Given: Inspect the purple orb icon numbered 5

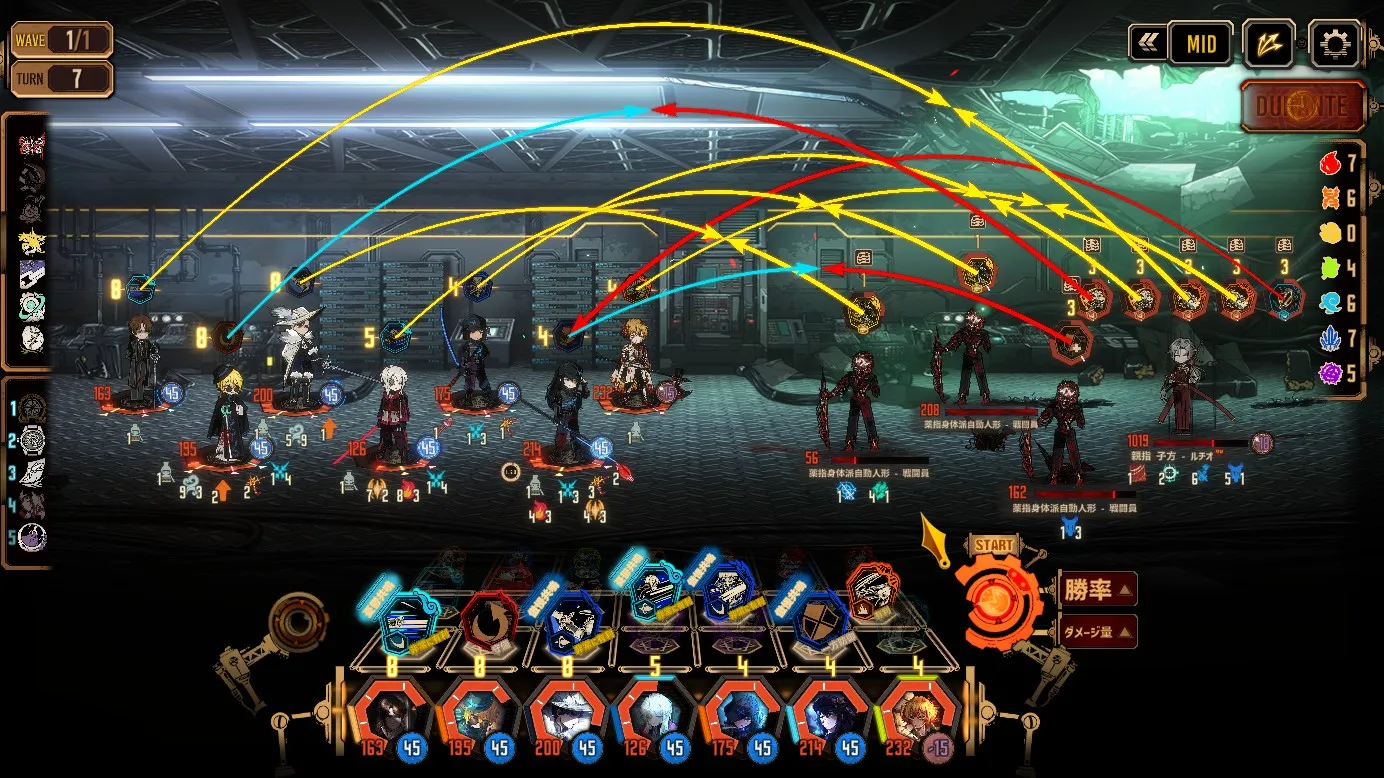Looking at the screenshot, I should tap(33, 537).
